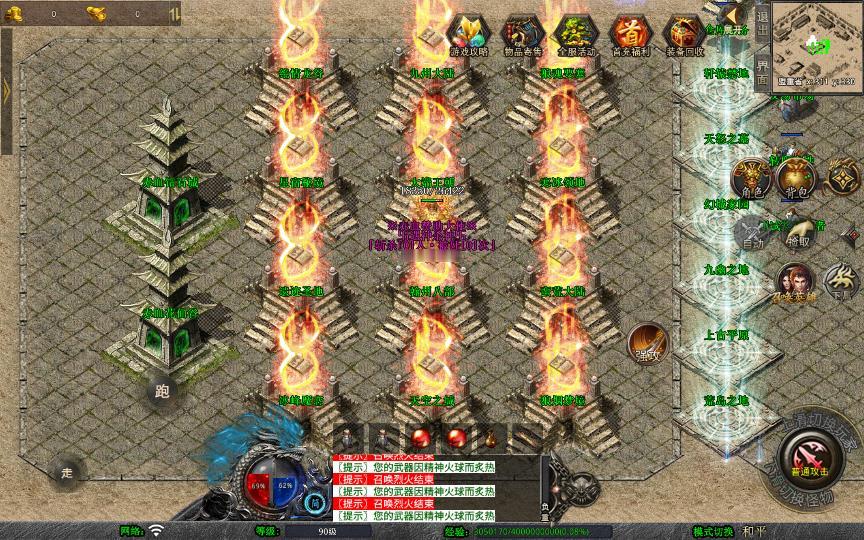
Task: Open the 游戏攻略 game guide icon
Action: [465, 35]
